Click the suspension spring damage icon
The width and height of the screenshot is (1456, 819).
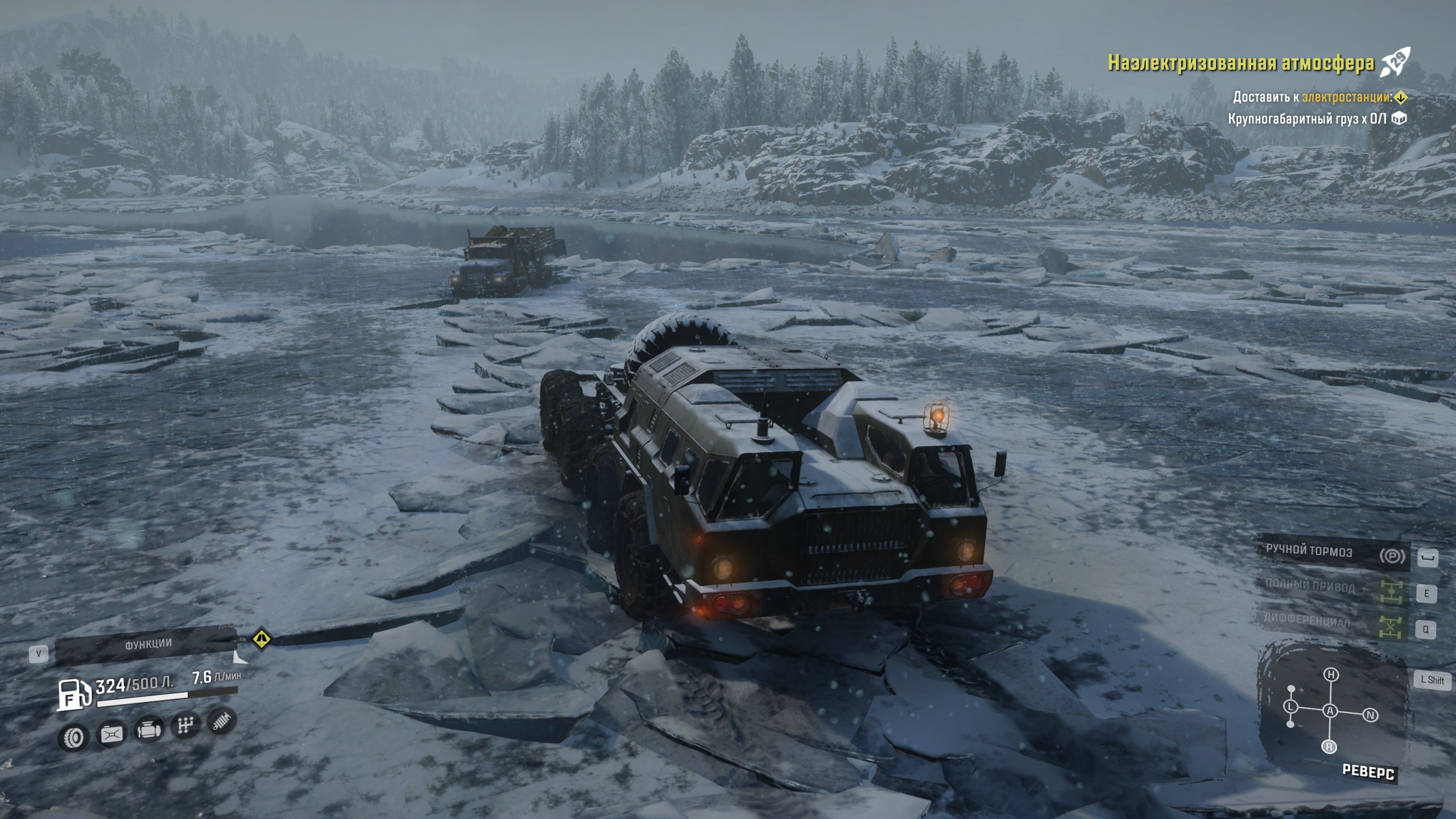221,721
